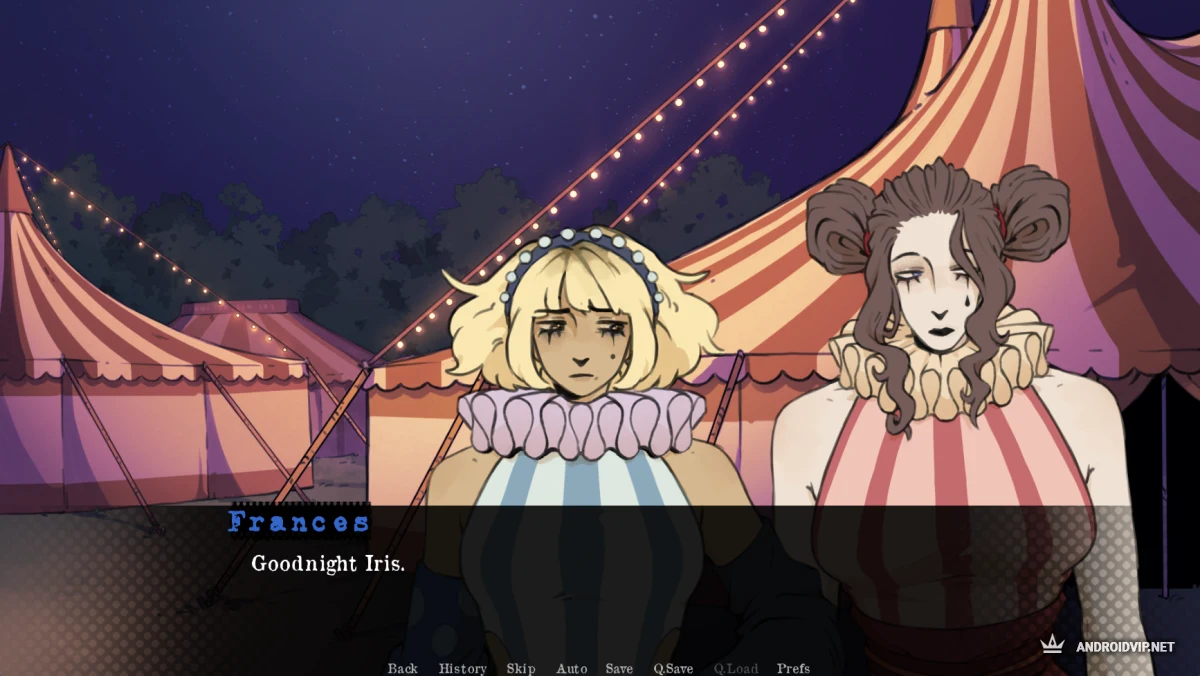Open the Save game screen
1200x676 pixels.
(x=619, y=668)
